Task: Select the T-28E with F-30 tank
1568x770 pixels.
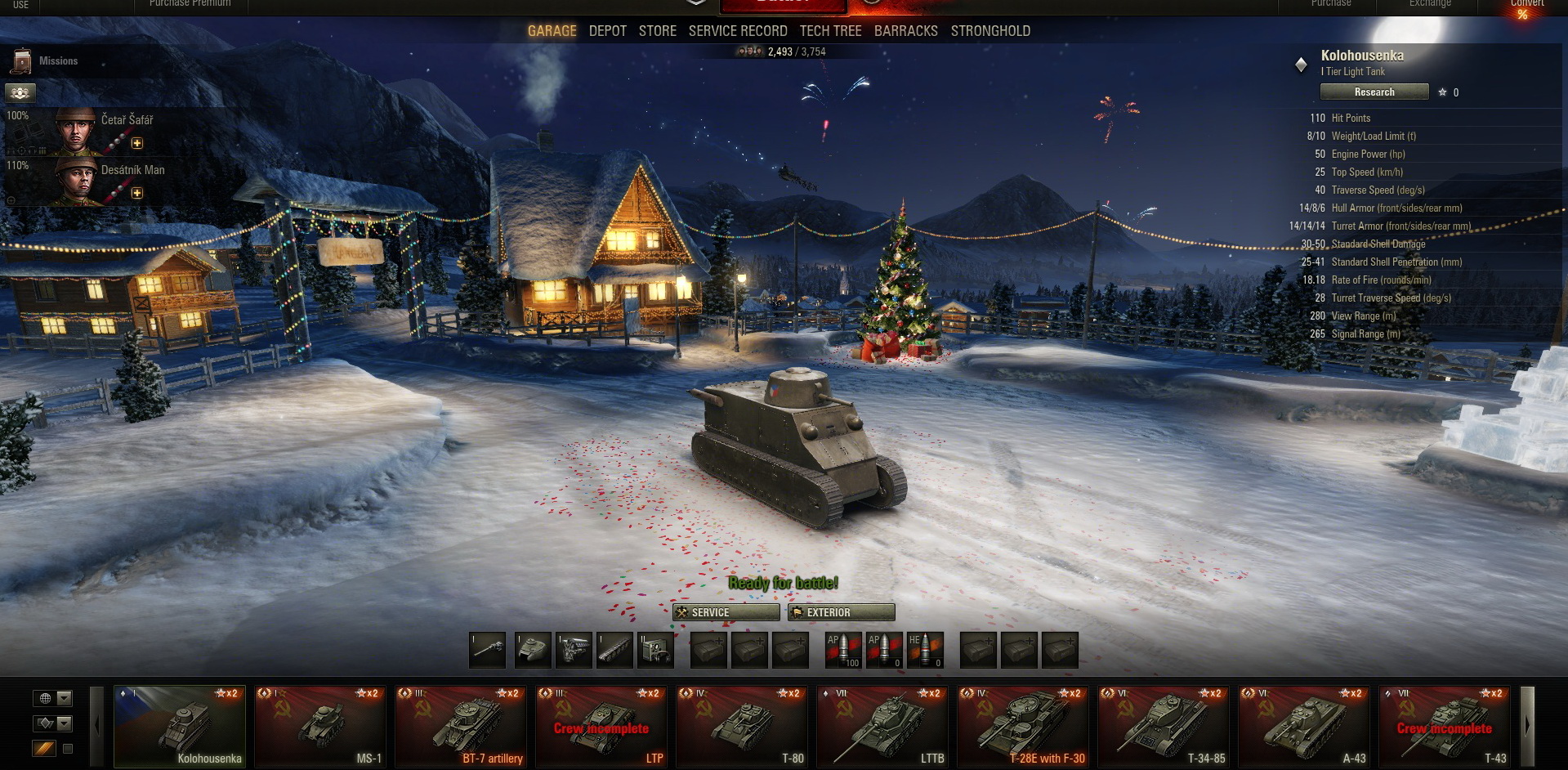Action: [x=1023, y=727]
